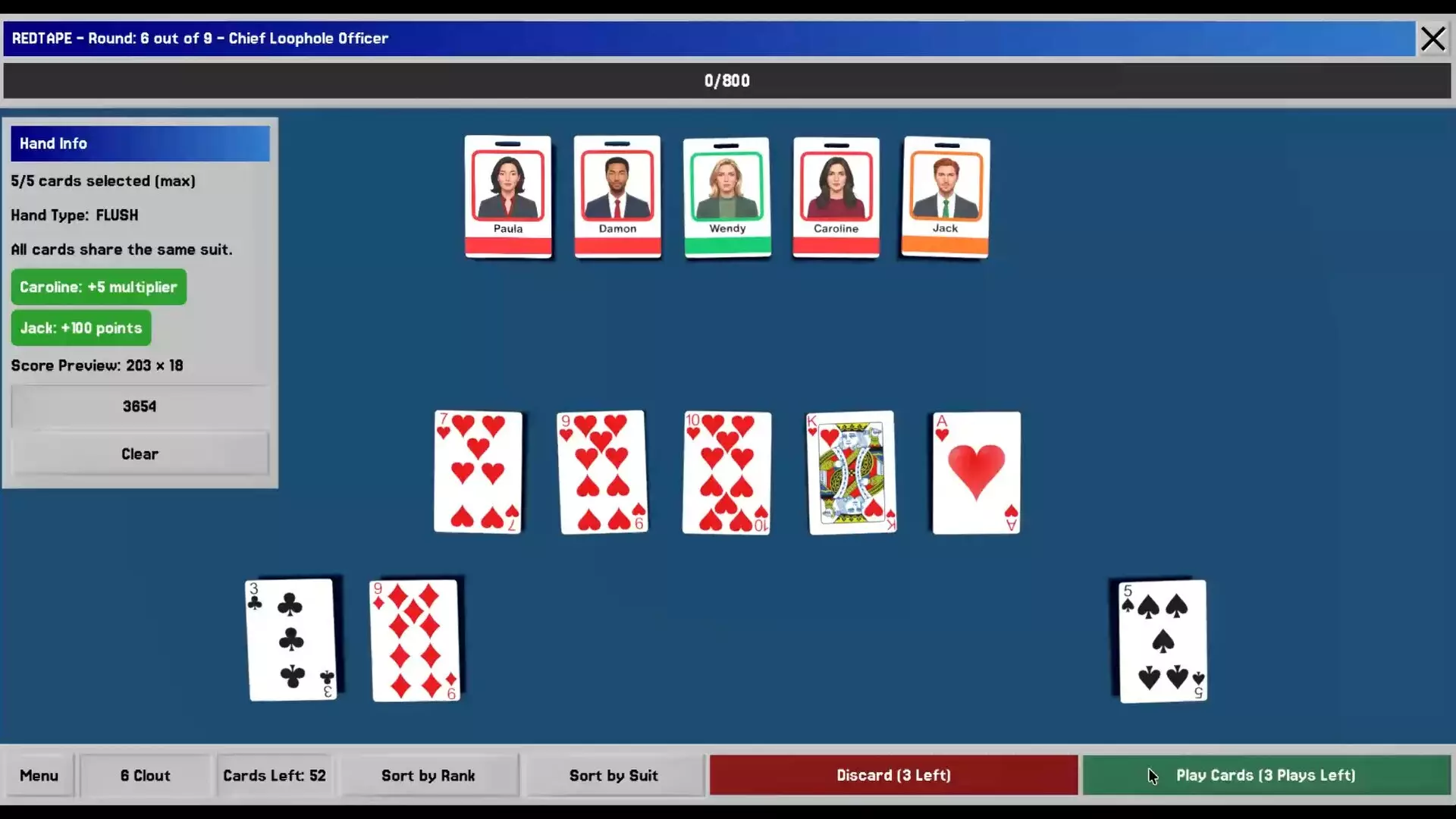Select Caroline's employee badge card
The height and width of the screenshot is (819, 1456).
tap(836, 196)
